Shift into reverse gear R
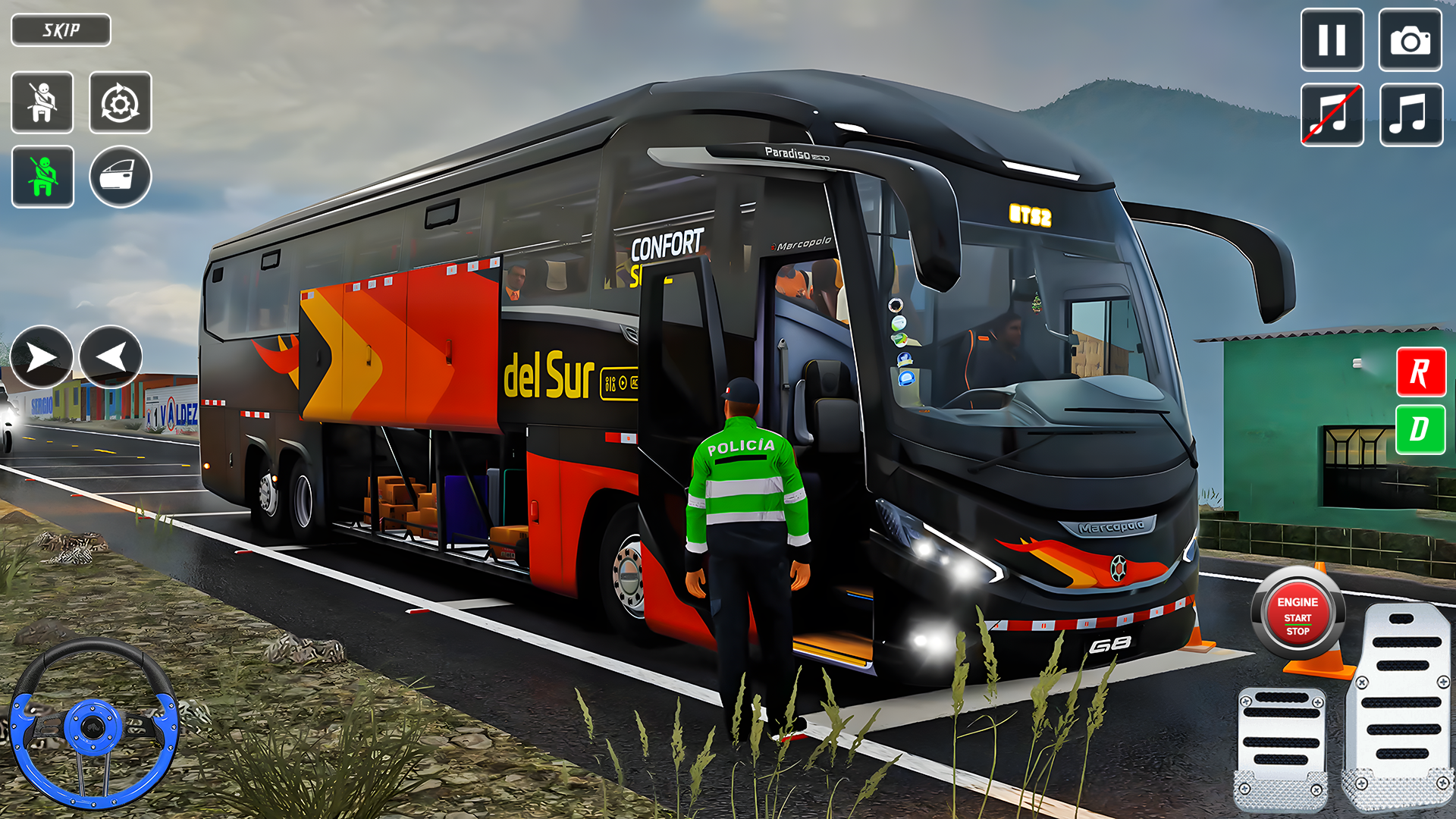The width and height of the screenshot is (1456, 819). (x=1420, y=372)
